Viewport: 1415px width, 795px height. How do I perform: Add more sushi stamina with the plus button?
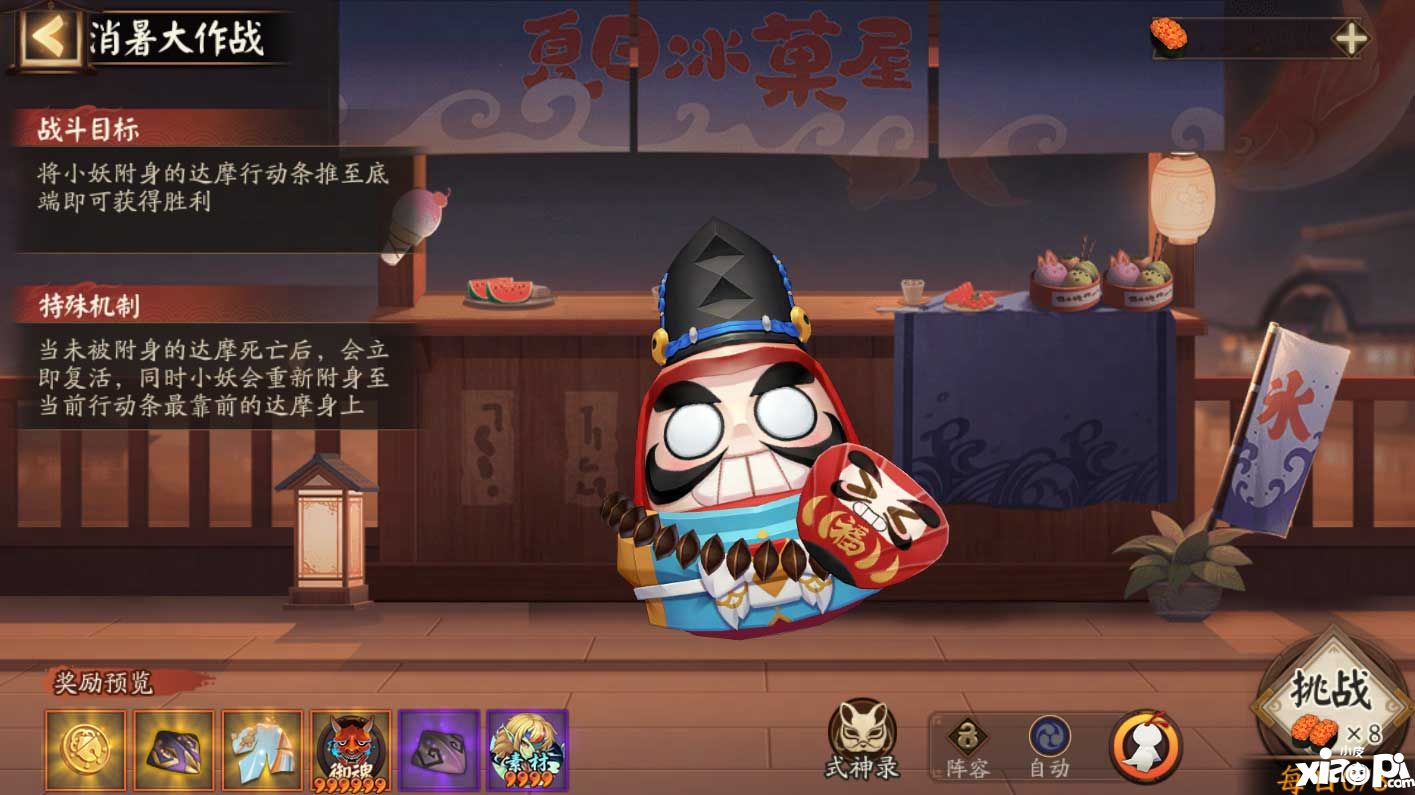tap(1350, 39)
